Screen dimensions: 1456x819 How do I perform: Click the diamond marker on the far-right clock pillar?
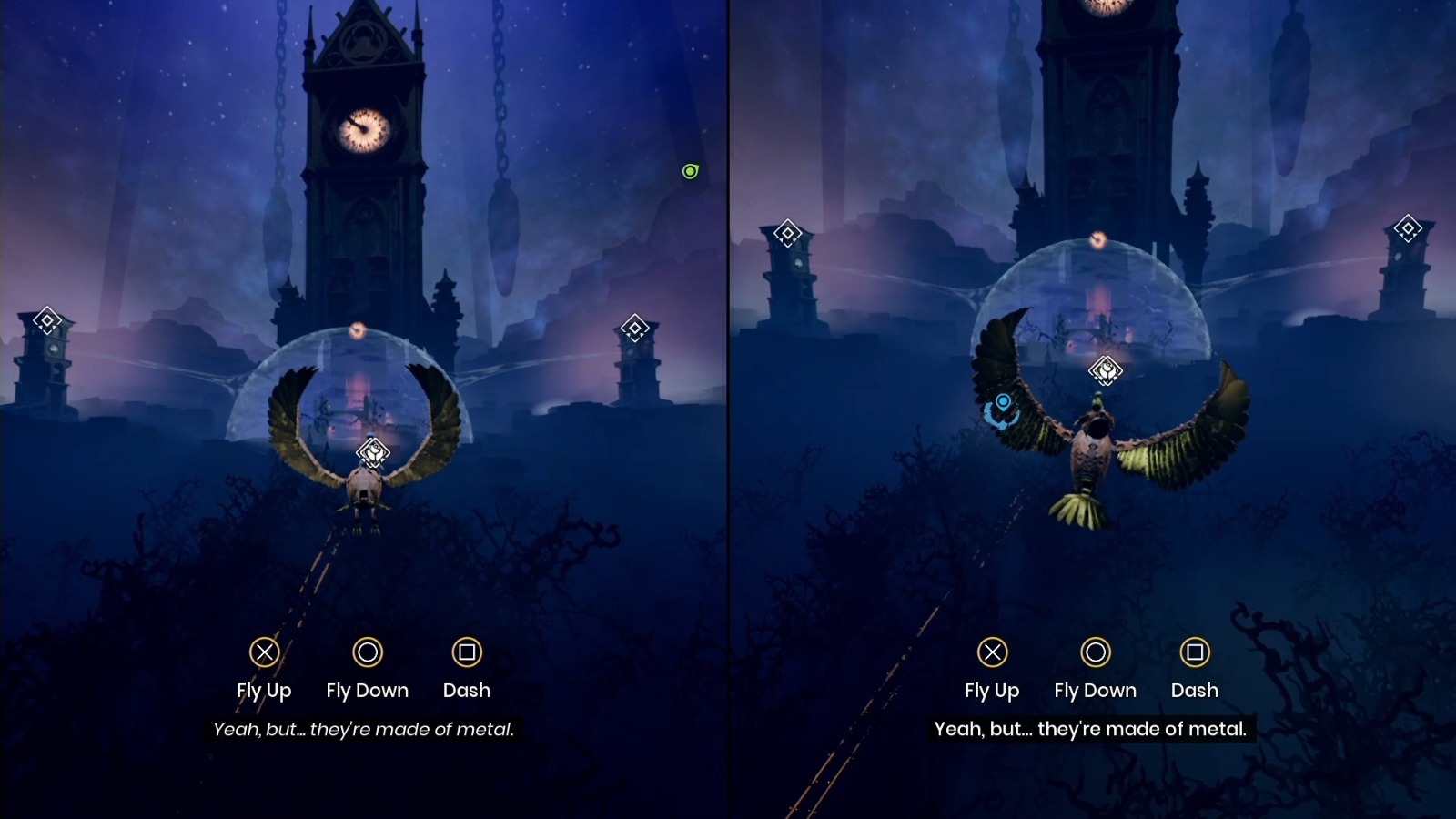click(x=634, y=326)
